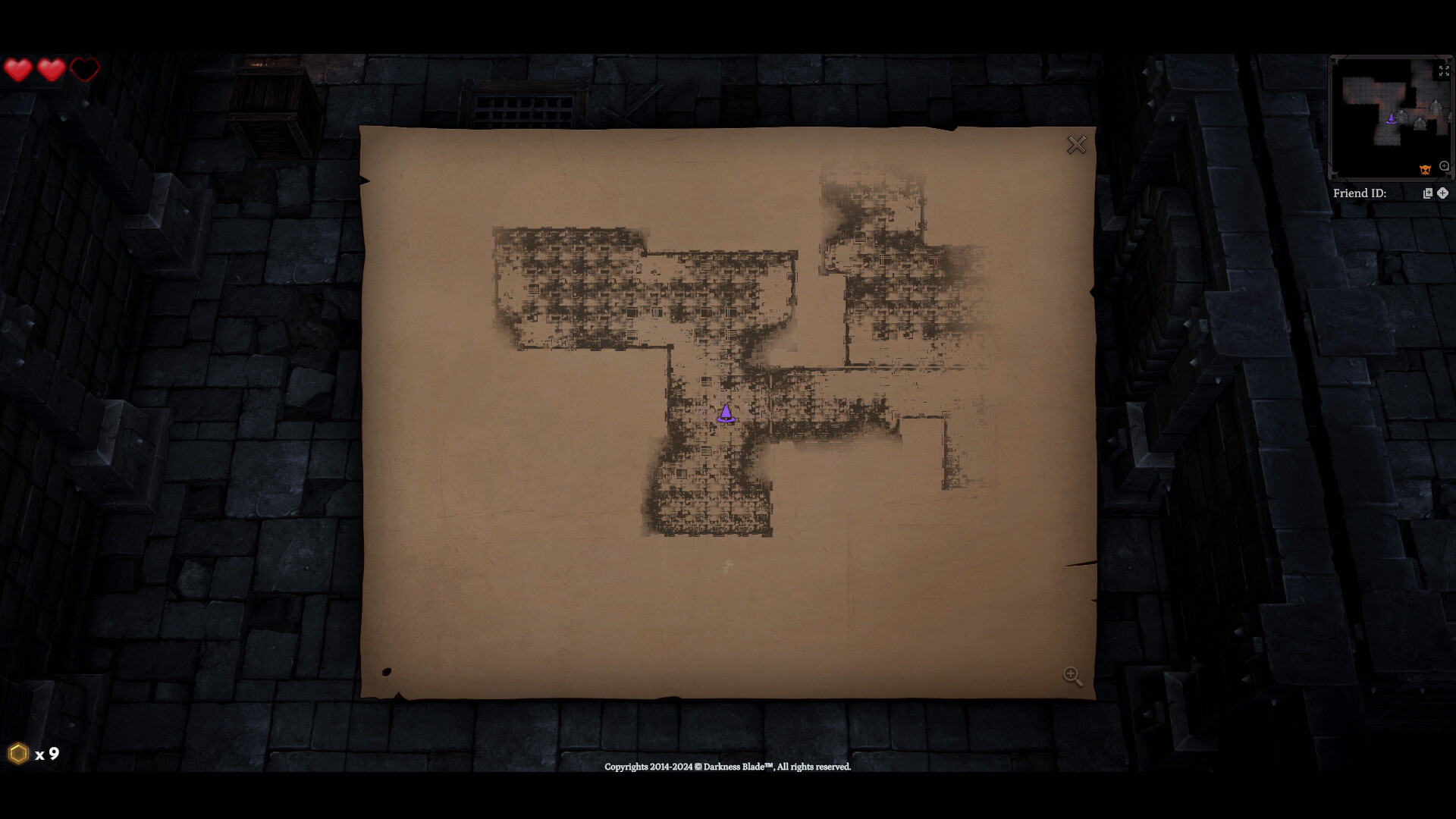Click the second red heart
The height and width of the screenshot is (819, 1456).
(x=52, y=68)
